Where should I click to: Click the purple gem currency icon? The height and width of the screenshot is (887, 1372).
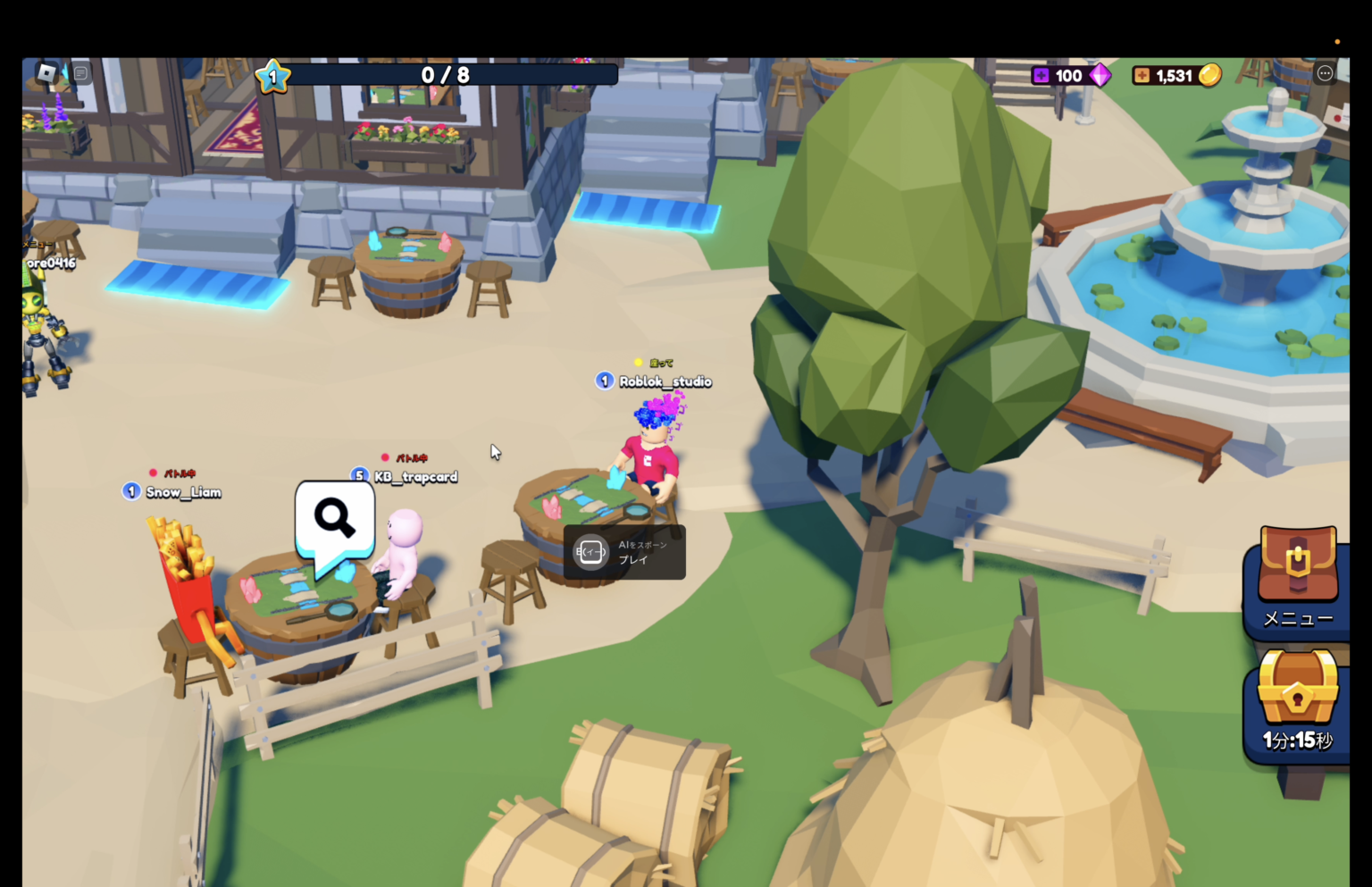pos(1100,75)
